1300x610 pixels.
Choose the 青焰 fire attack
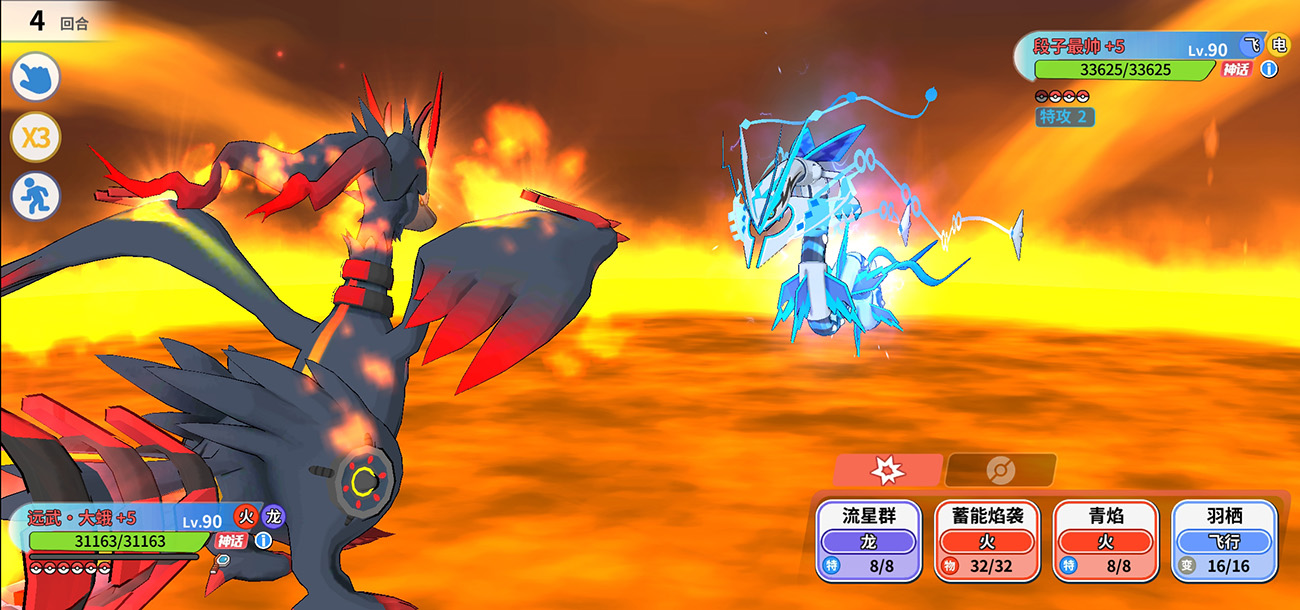[x=1106, y=540]
